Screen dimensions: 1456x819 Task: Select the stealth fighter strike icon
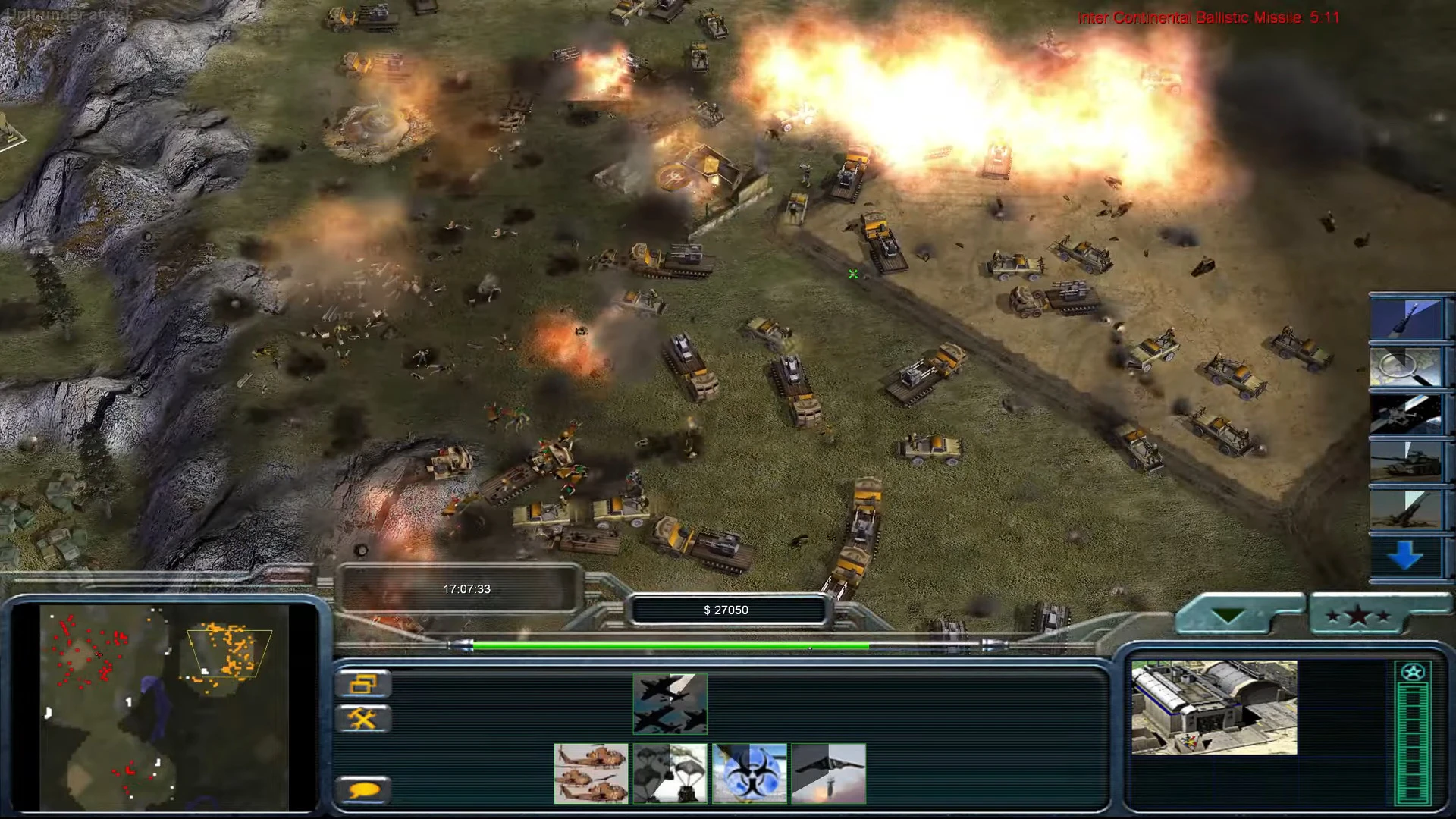[x=829, y=773]
